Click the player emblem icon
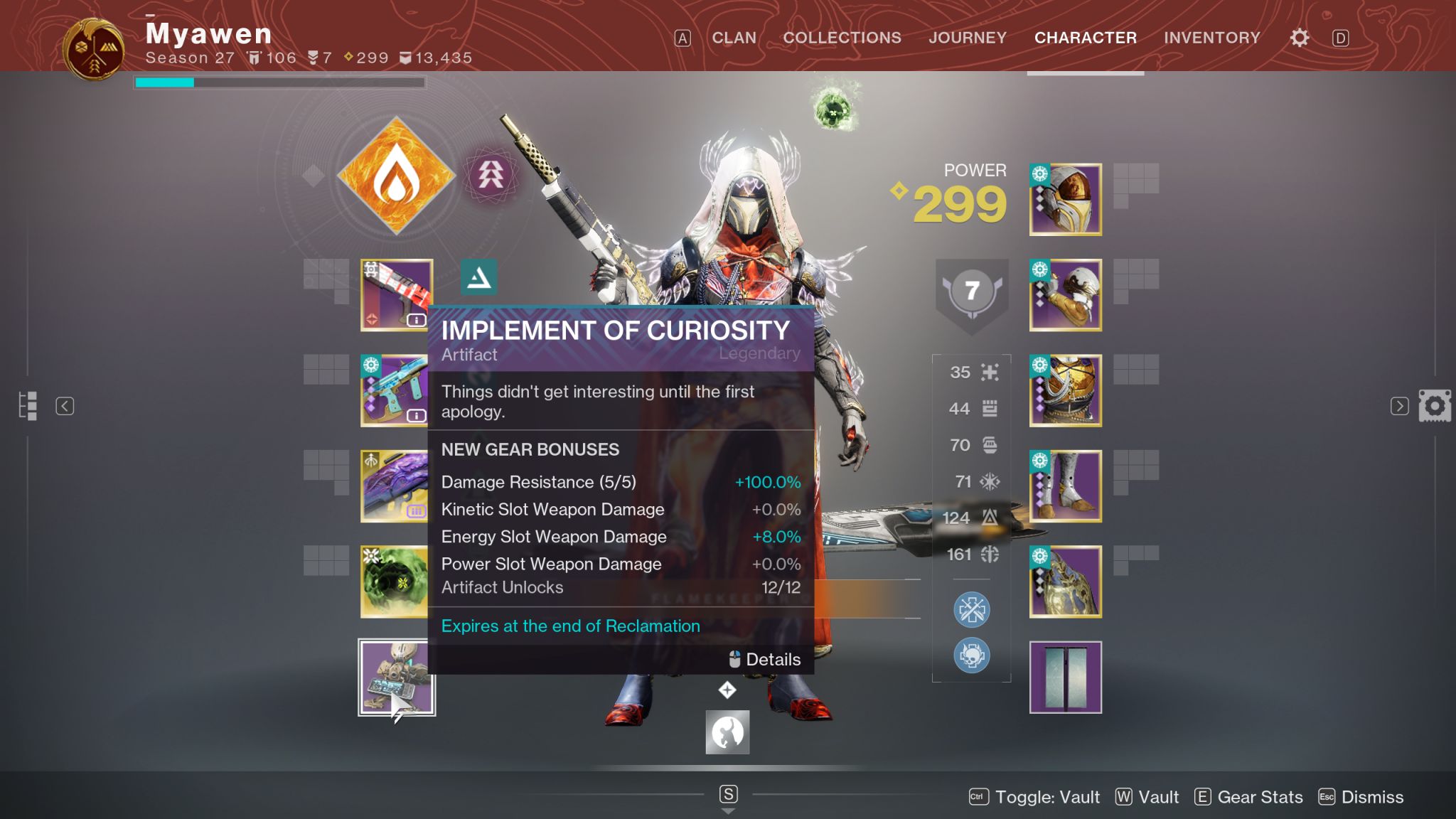The image size is (1456, 819). 94,48
